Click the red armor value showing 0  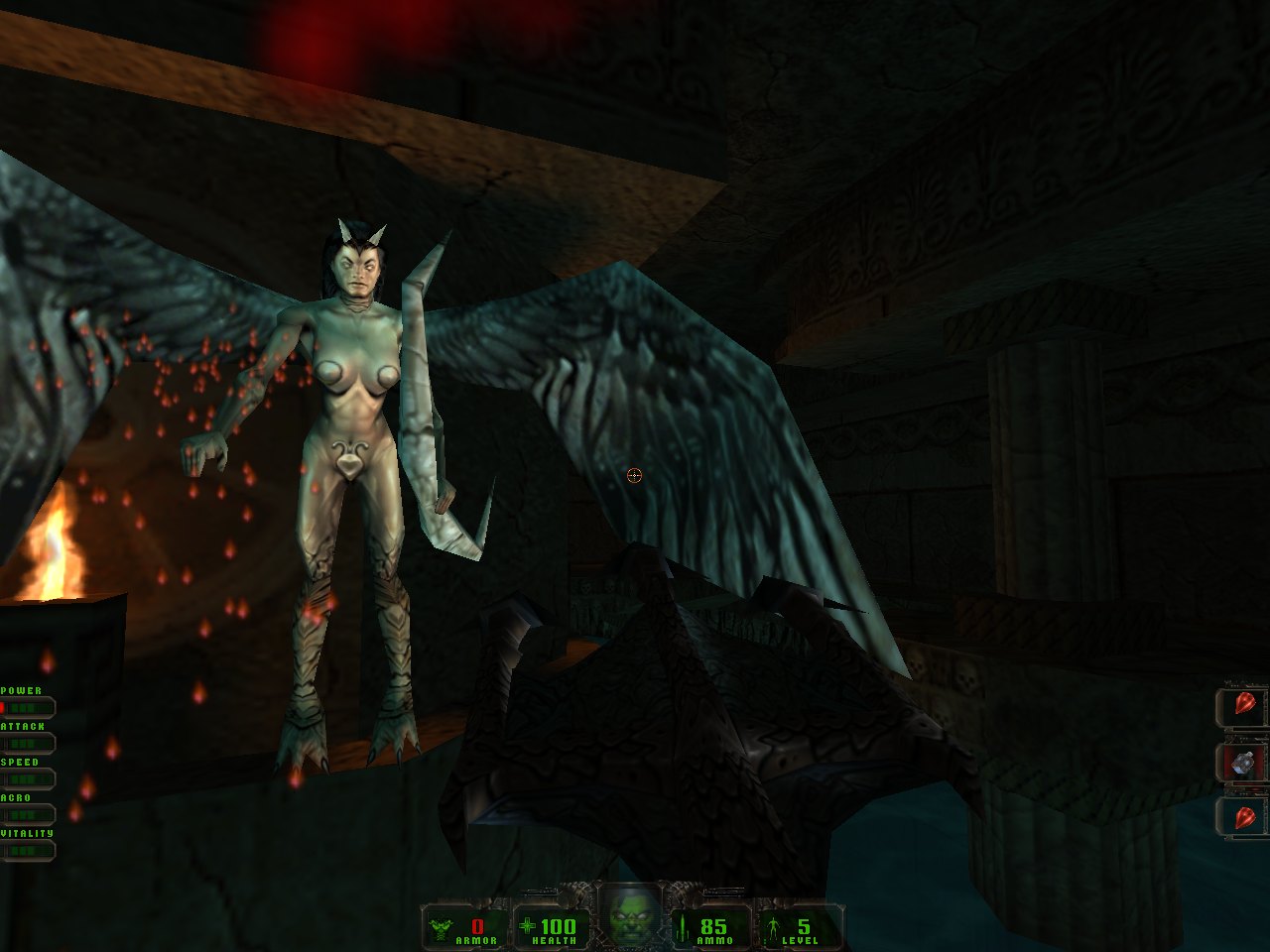477,927
